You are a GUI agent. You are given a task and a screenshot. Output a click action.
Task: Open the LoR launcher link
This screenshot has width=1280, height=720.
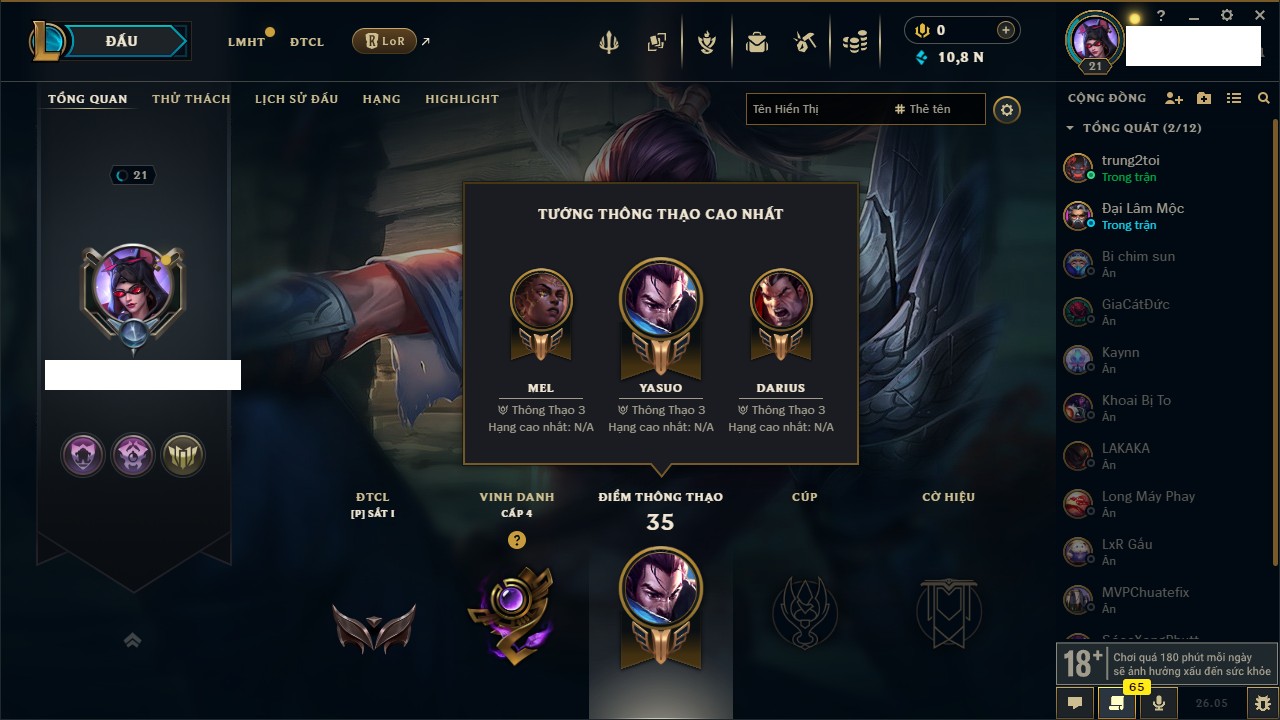pos(384,41)
